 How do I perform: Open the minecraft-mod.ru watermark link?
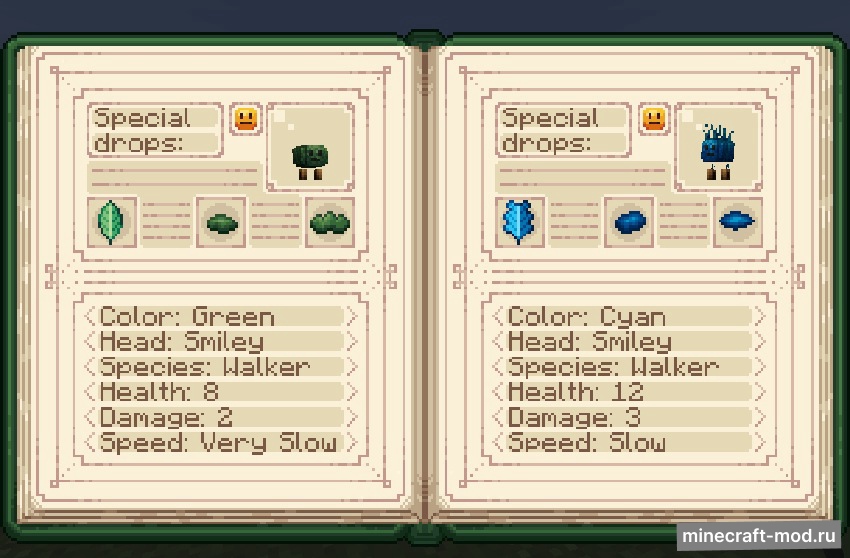[x=759, y=536]
